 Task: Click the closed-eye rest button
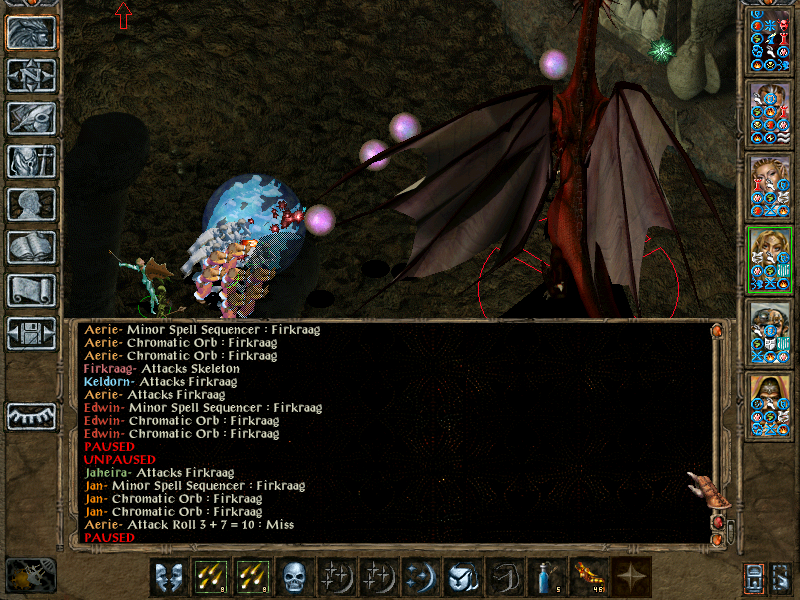click(31, 415)
